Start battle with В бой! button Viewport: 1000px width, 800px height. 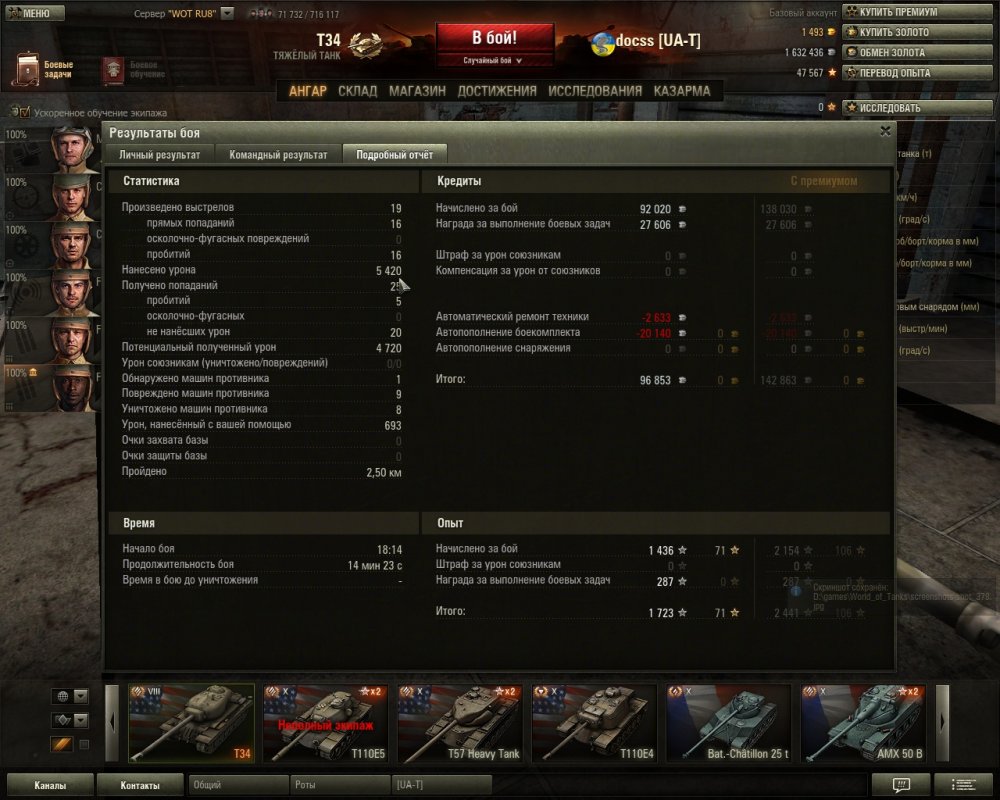(x=494, y=39)
